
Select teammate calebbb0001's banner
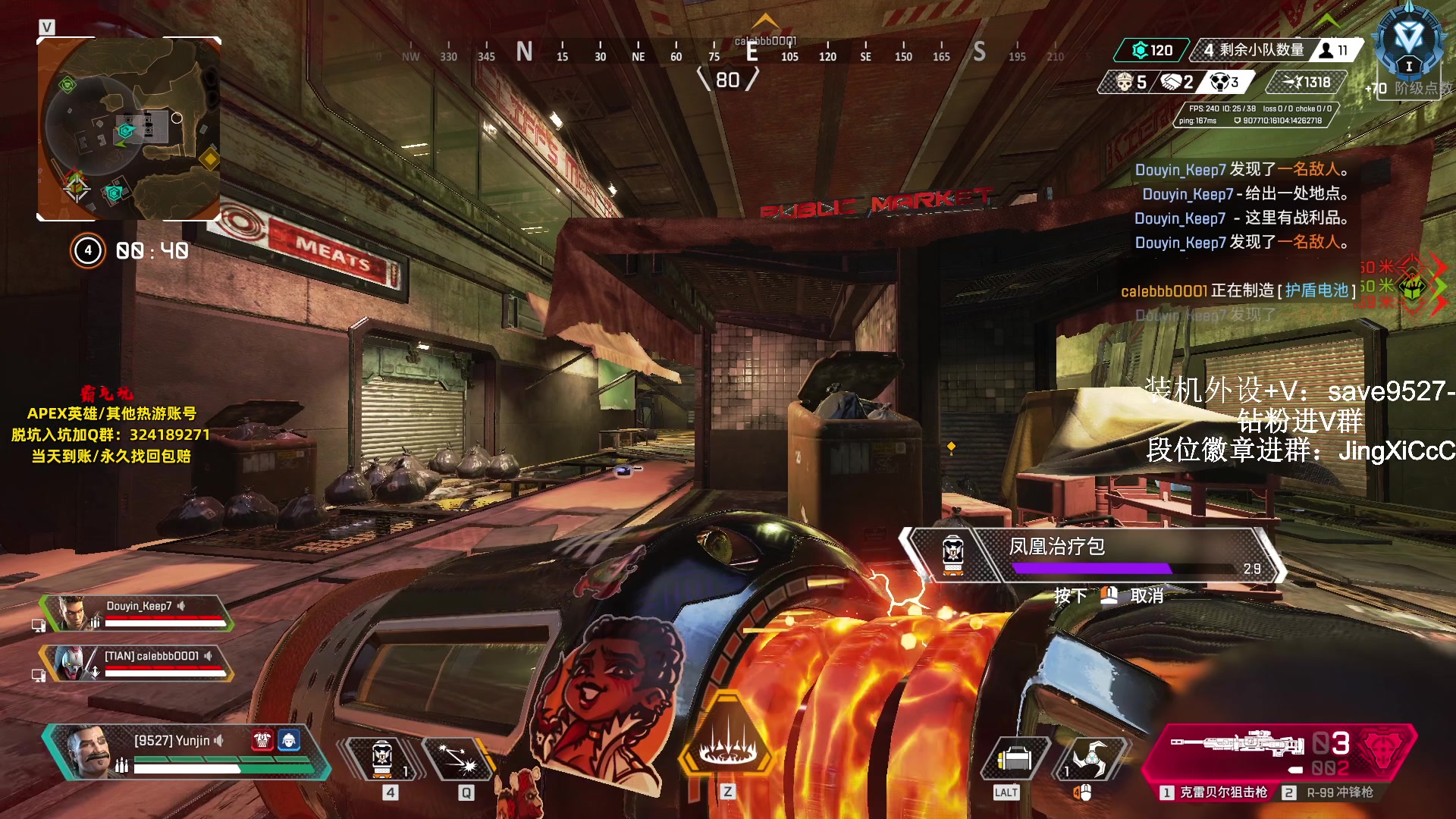coord(136,663)
